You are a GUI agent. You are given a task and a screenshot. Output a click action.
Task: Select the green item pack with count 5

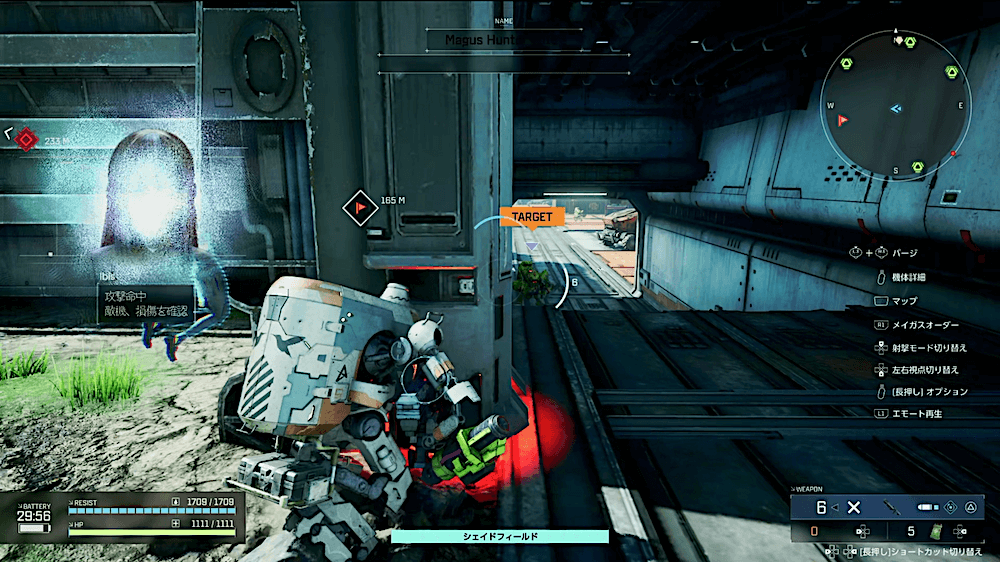pyautogui.click(x=937, y=532)
